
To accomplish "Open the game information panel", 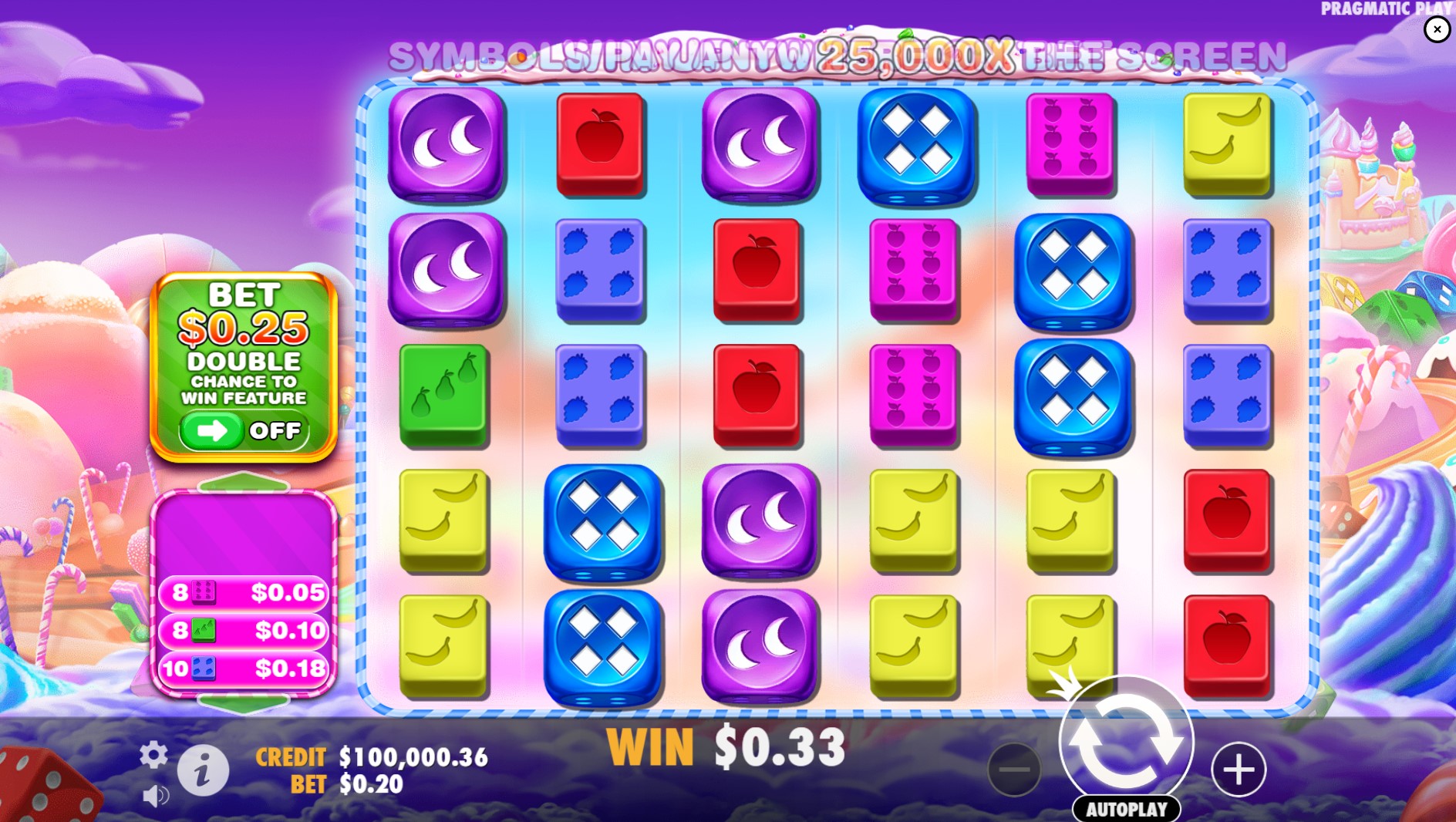I will click(202, 768).
